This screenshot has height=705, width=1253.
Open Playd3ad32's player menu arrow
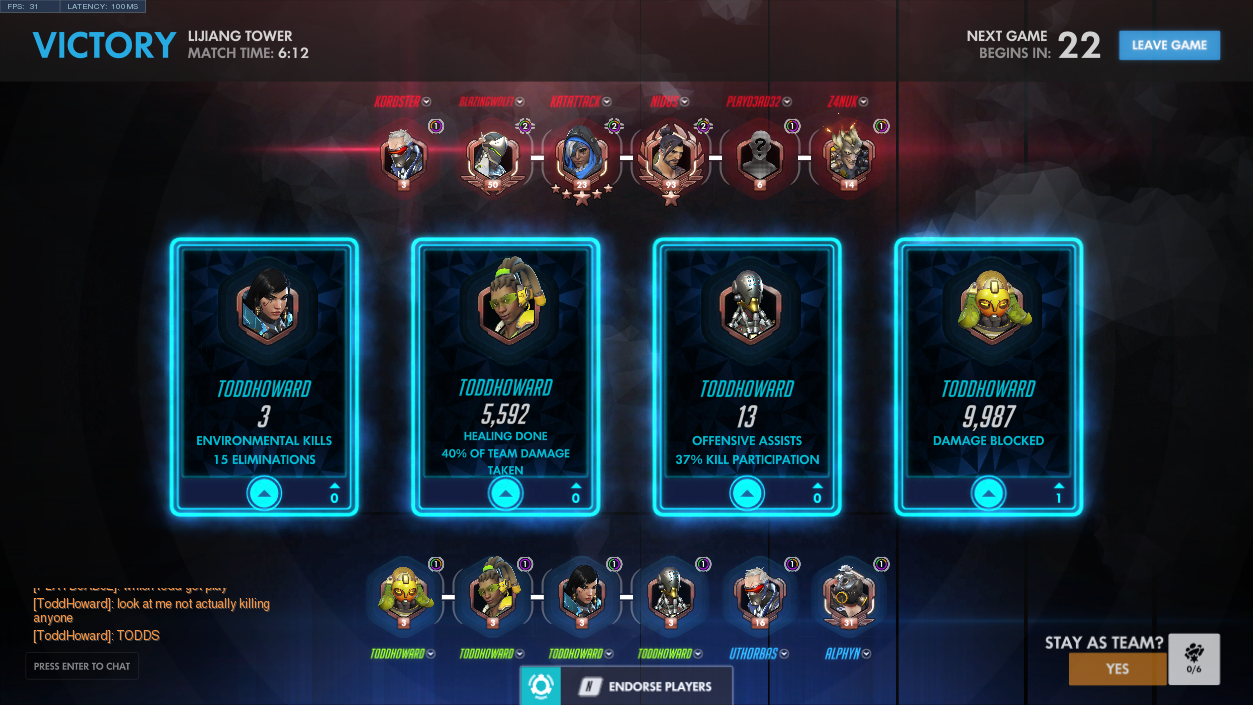pos(787,102)
